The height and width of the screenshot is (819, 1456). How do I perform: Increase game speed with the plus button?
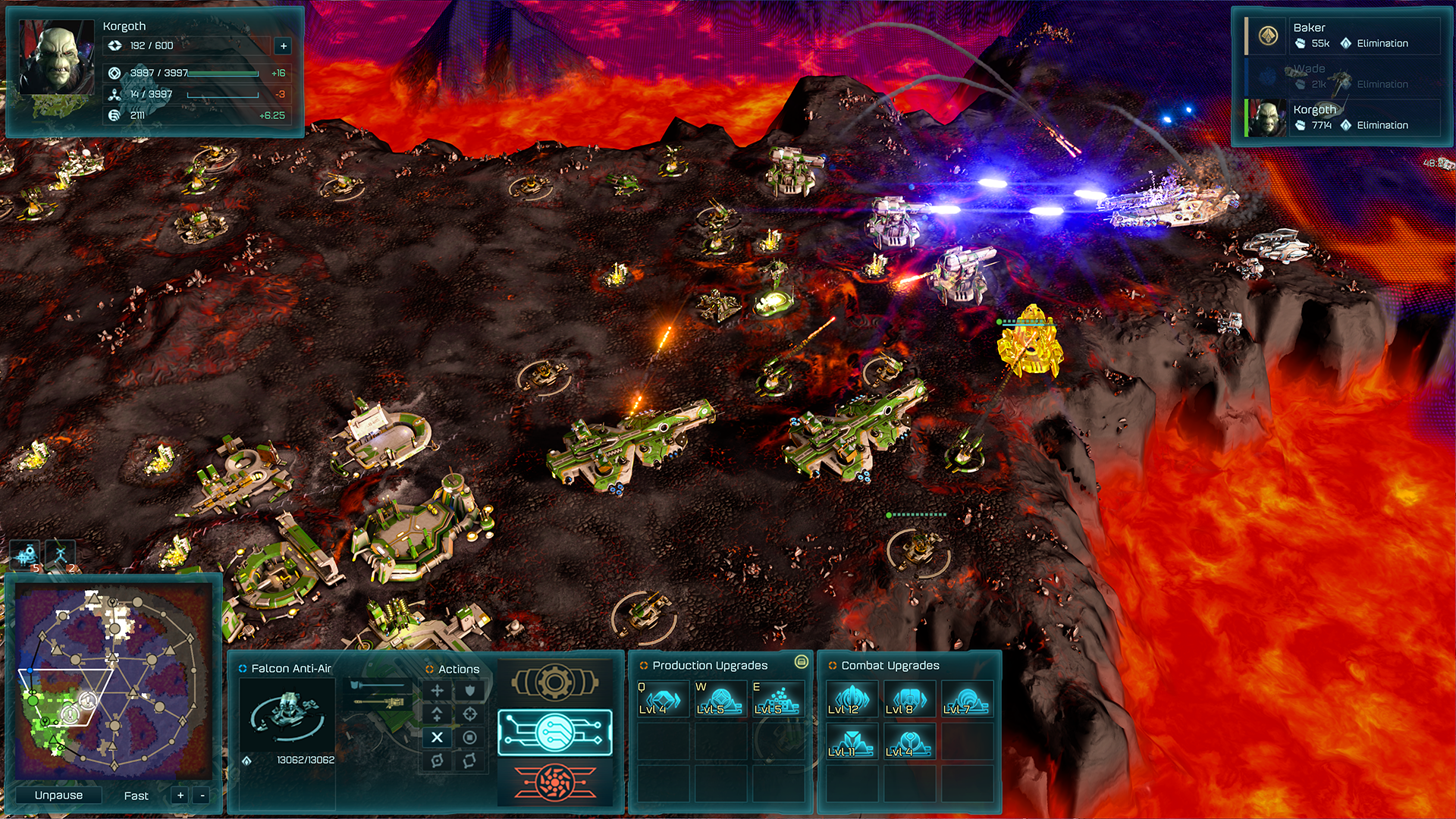click(180, 795)
